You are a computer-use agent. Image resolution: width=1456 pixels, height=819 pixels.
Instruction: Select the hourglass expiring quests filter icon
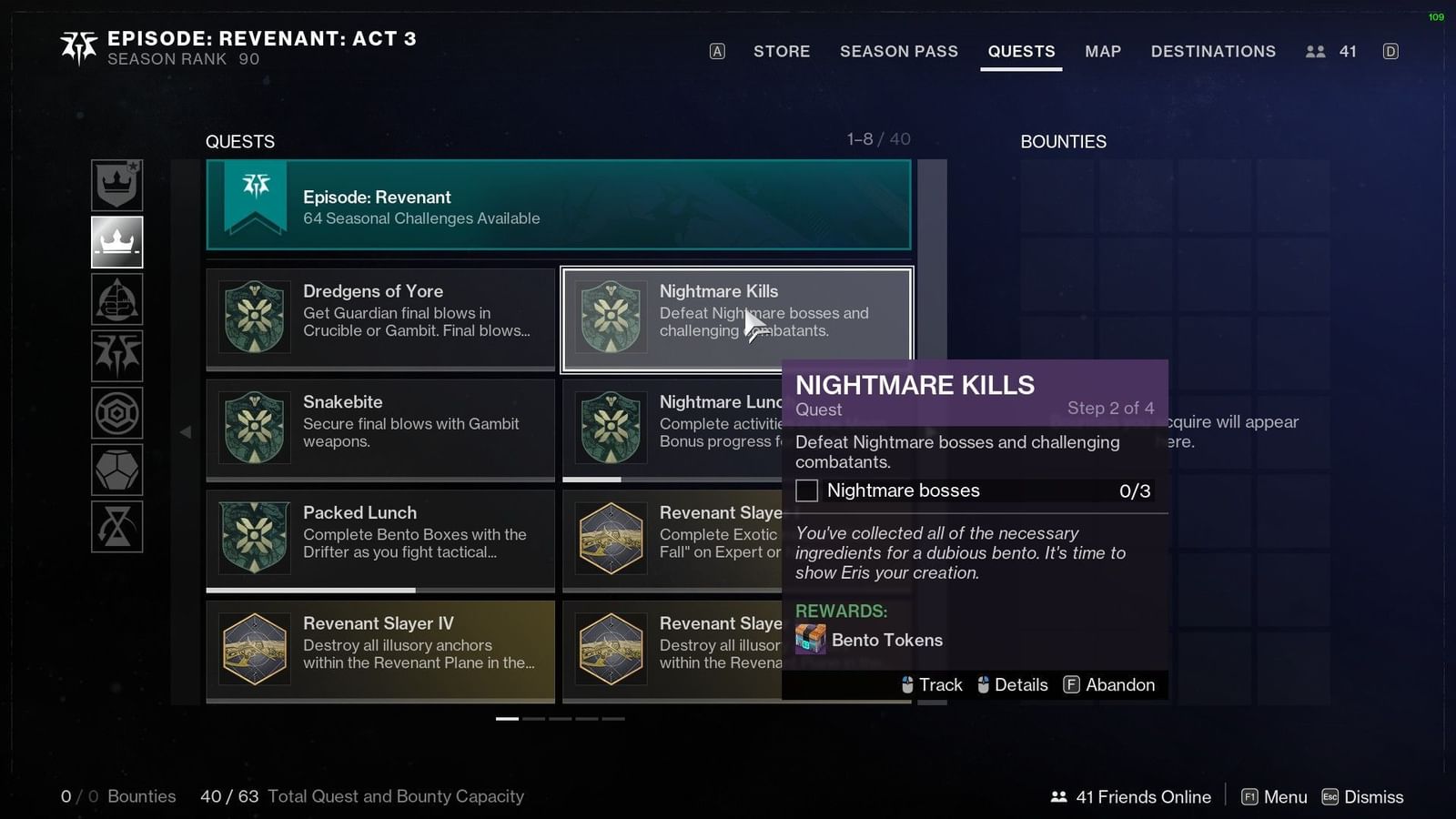116,527
